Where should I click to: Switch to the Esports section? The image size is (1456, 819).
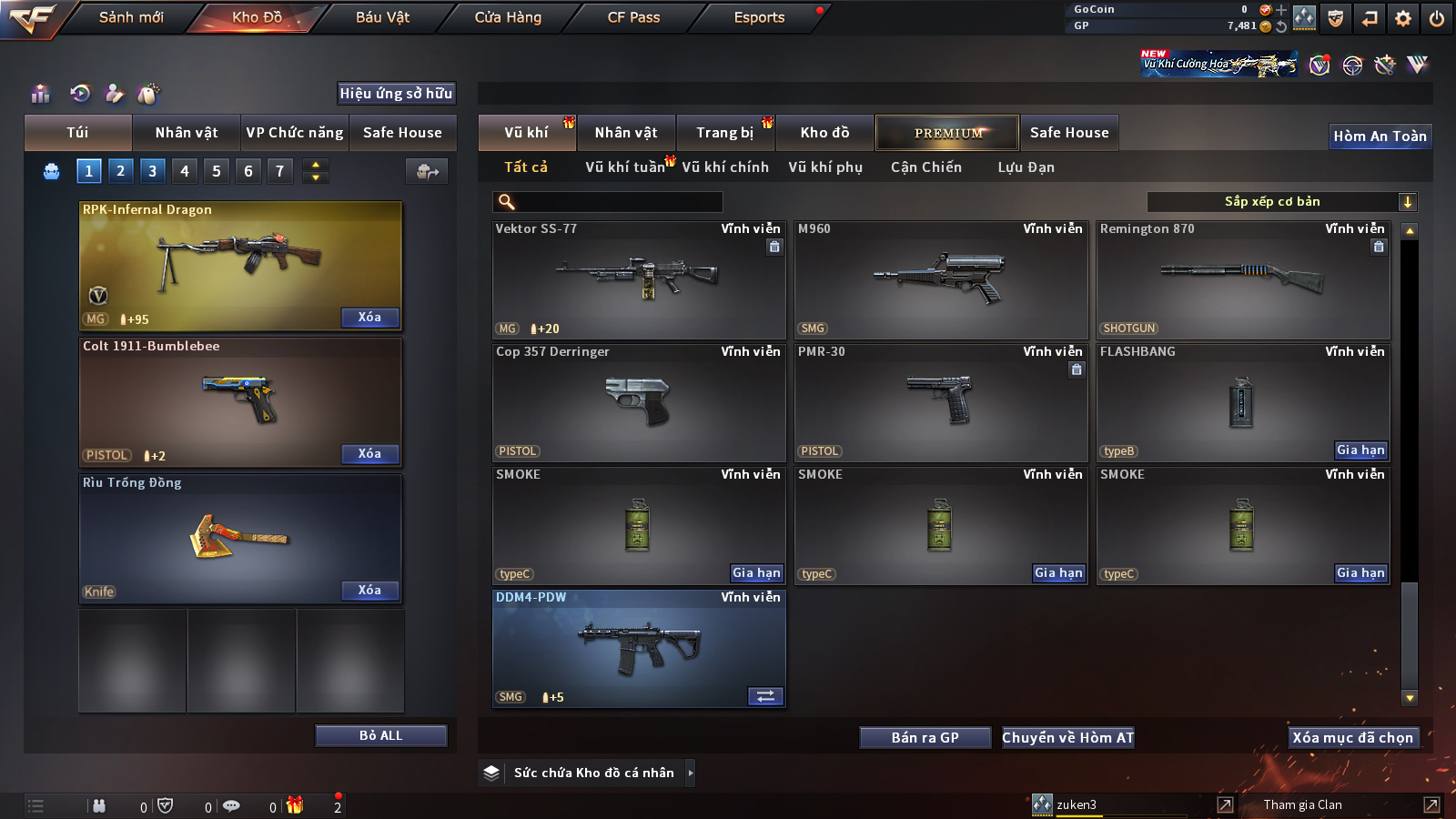759,17
